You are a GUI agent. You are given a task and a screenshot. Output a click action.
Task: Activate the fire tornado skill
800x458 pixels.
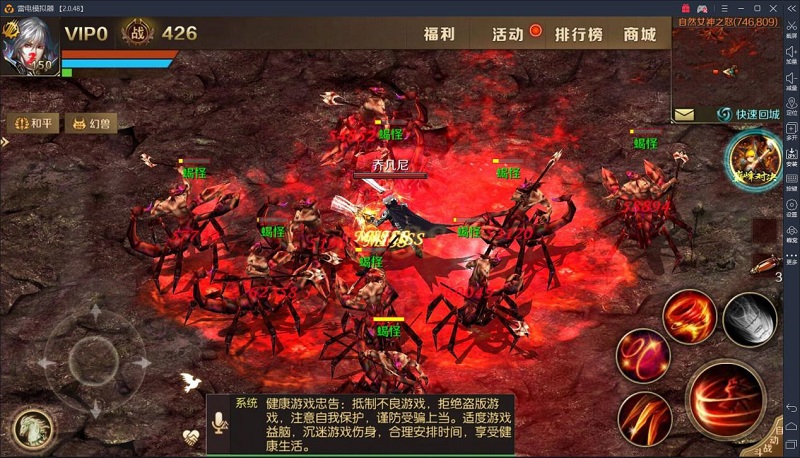[x=688, y=315]
